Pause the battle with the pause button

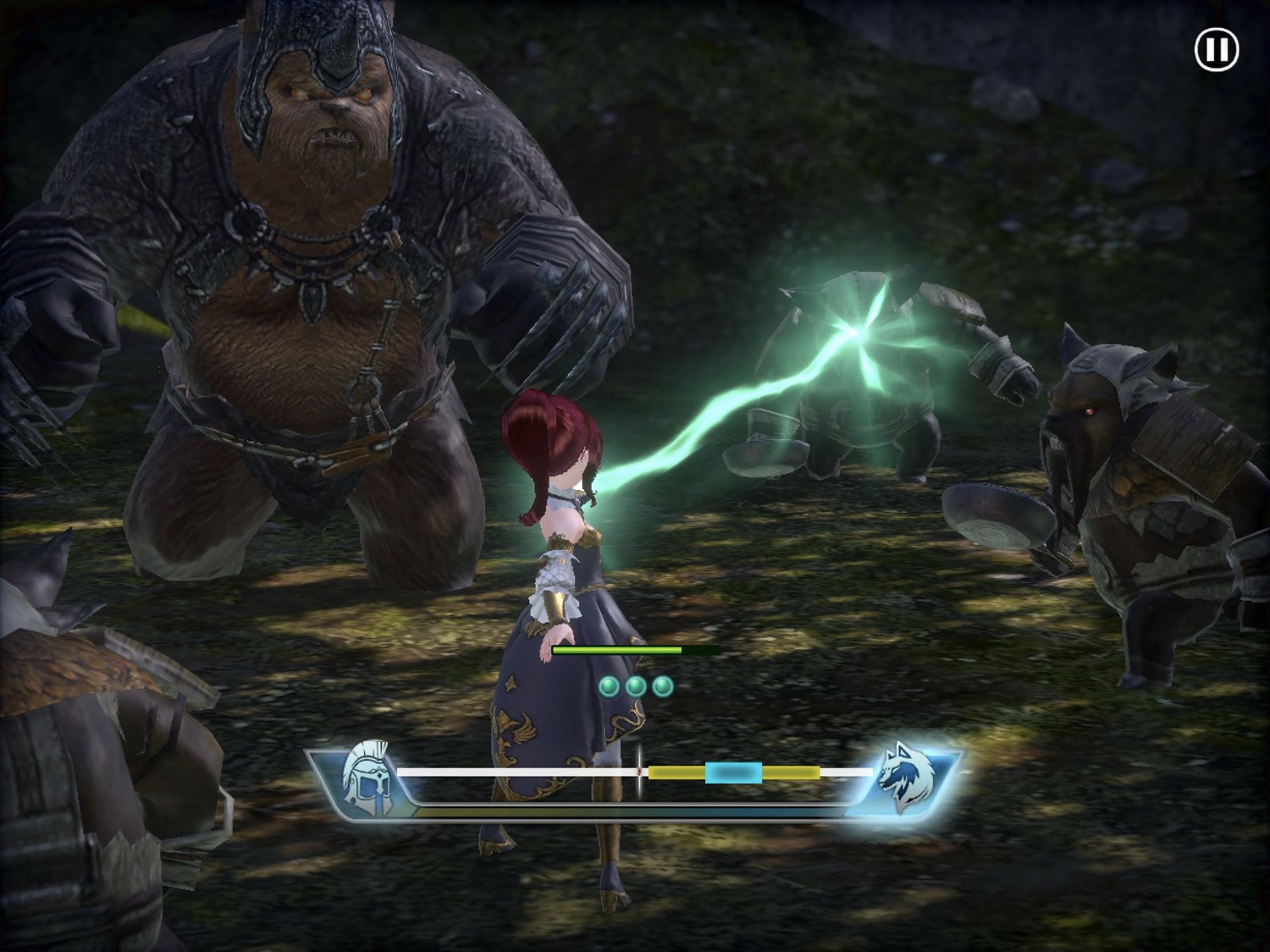(x=1216, y=50)
